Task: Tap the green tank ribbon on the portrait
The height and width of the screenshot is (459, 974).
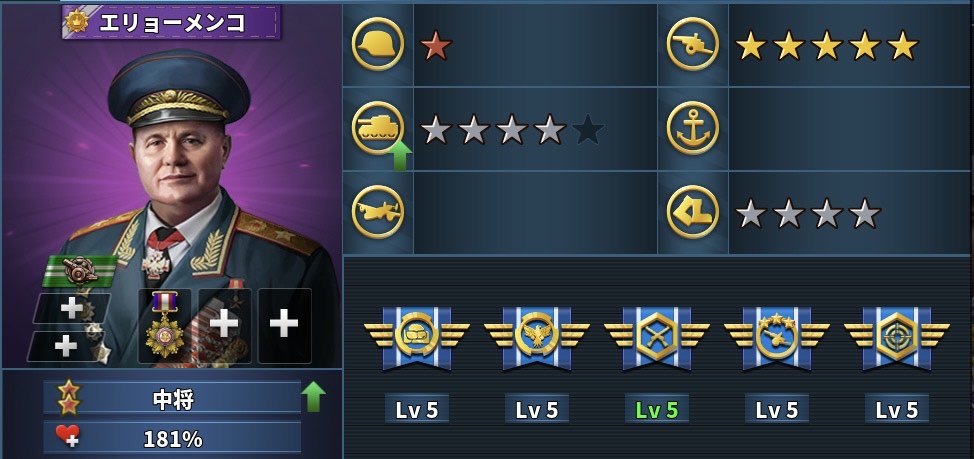Action: point(80,270)
